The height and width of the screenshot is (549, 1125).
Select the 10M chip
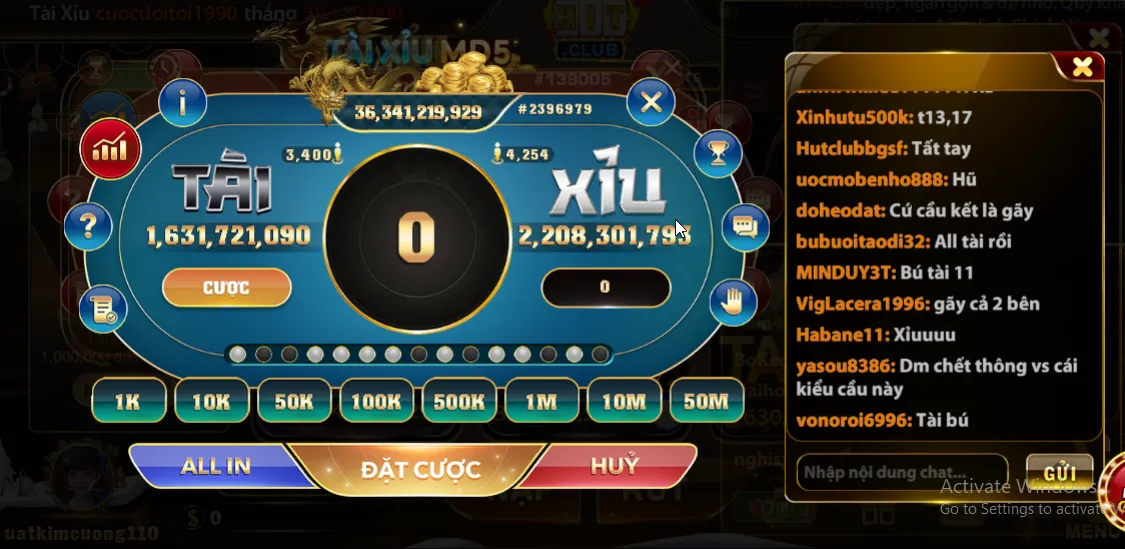click(x=624, y=402)
